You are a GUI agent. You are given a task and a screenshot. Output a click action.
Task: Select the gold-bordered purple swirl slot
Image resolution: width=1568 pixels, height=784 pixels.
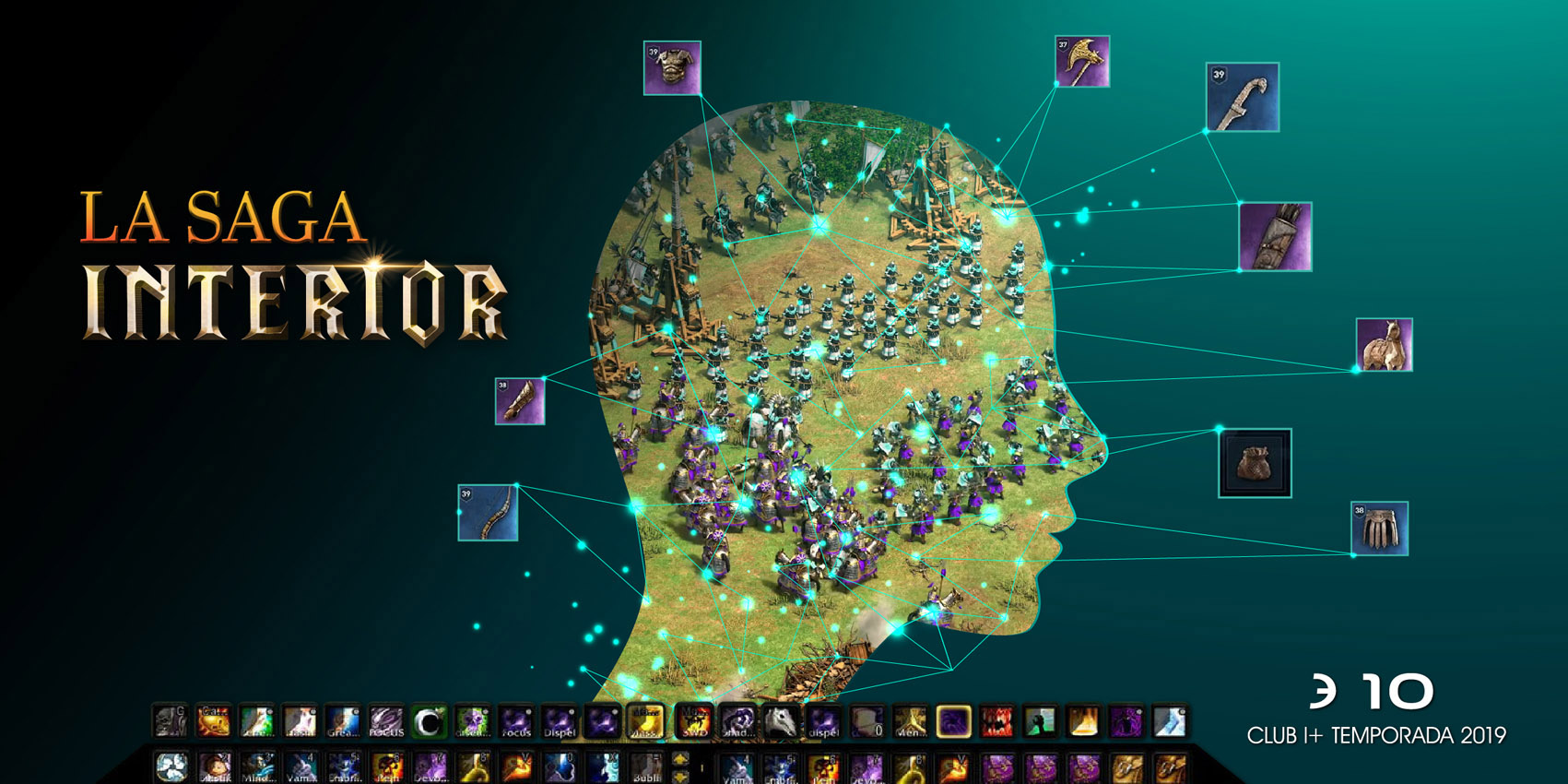coord(953,722)
